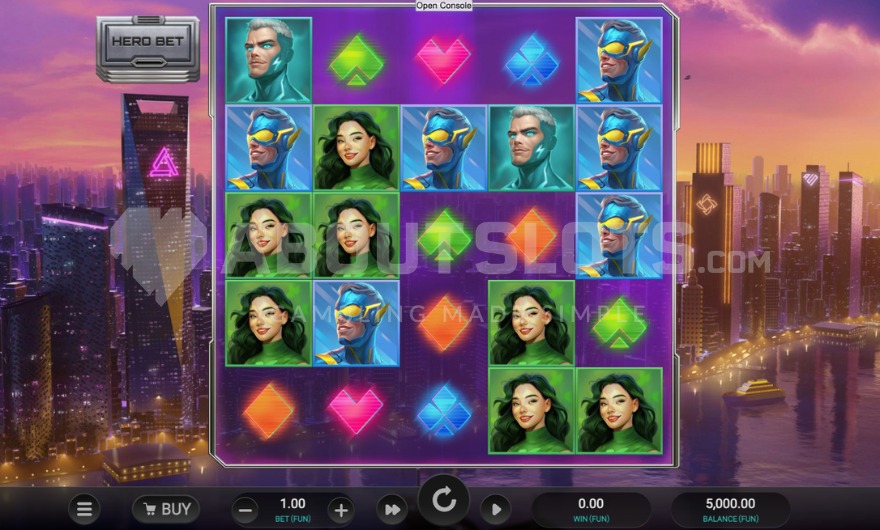Toggle the fast-forward turbo spin
Viewport: 880px width, 530px height.
coord(392,509)
